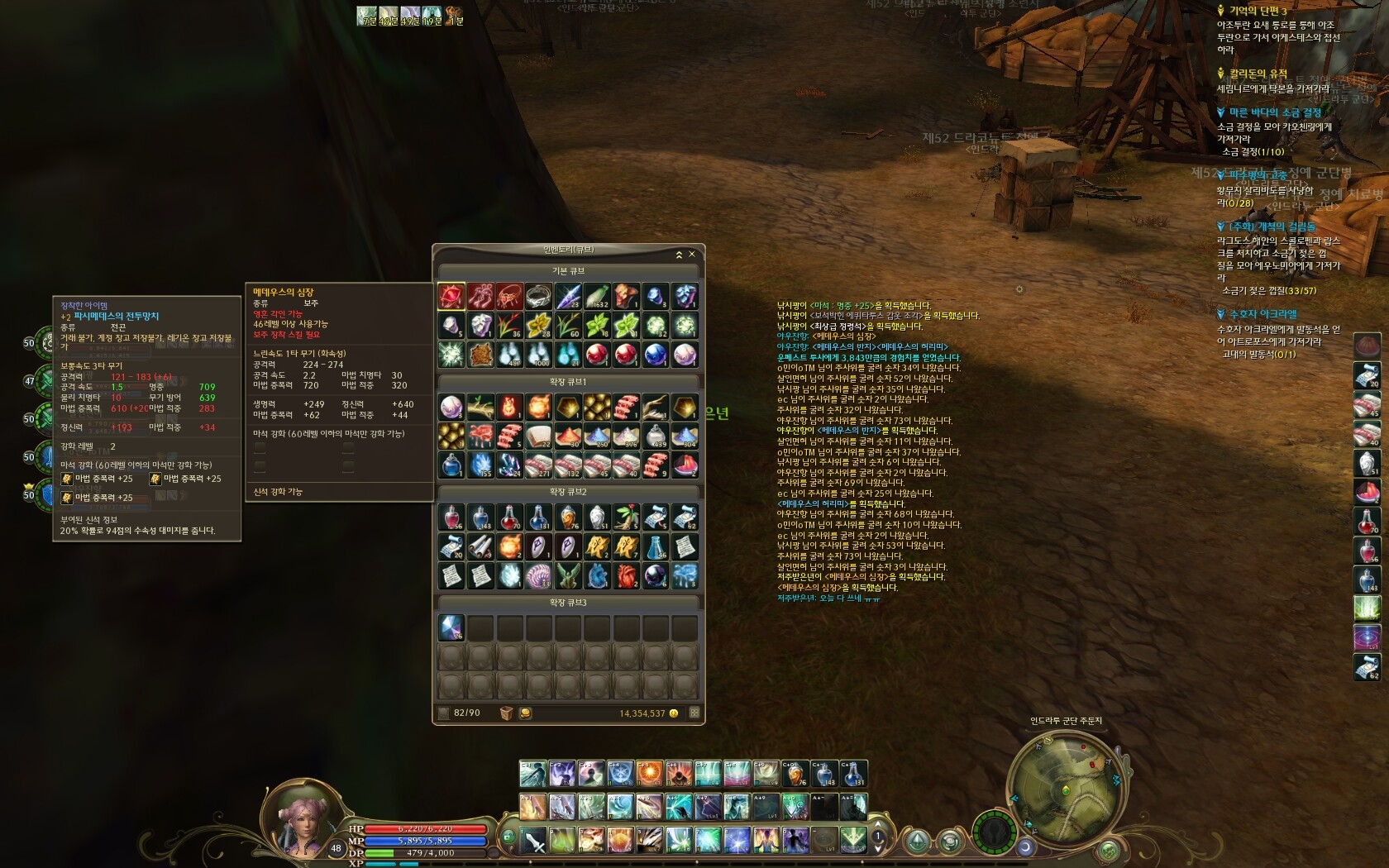The width and height of the screenshot is (1389, 868).
Task: Open the gold coin button in inventory footer
Action: tap(525, 713)
